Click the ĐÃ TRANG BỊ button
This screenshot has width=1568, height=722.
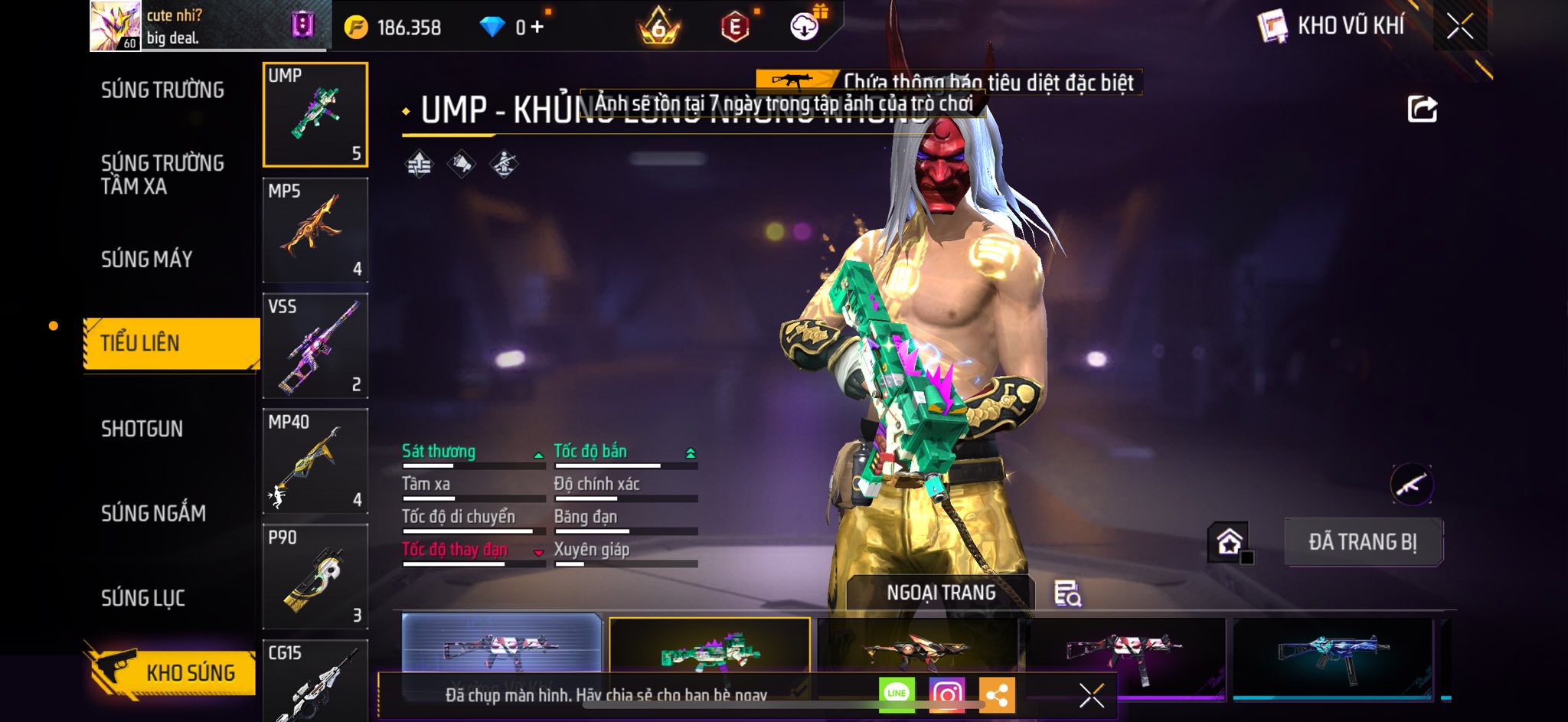(1363, 542)
